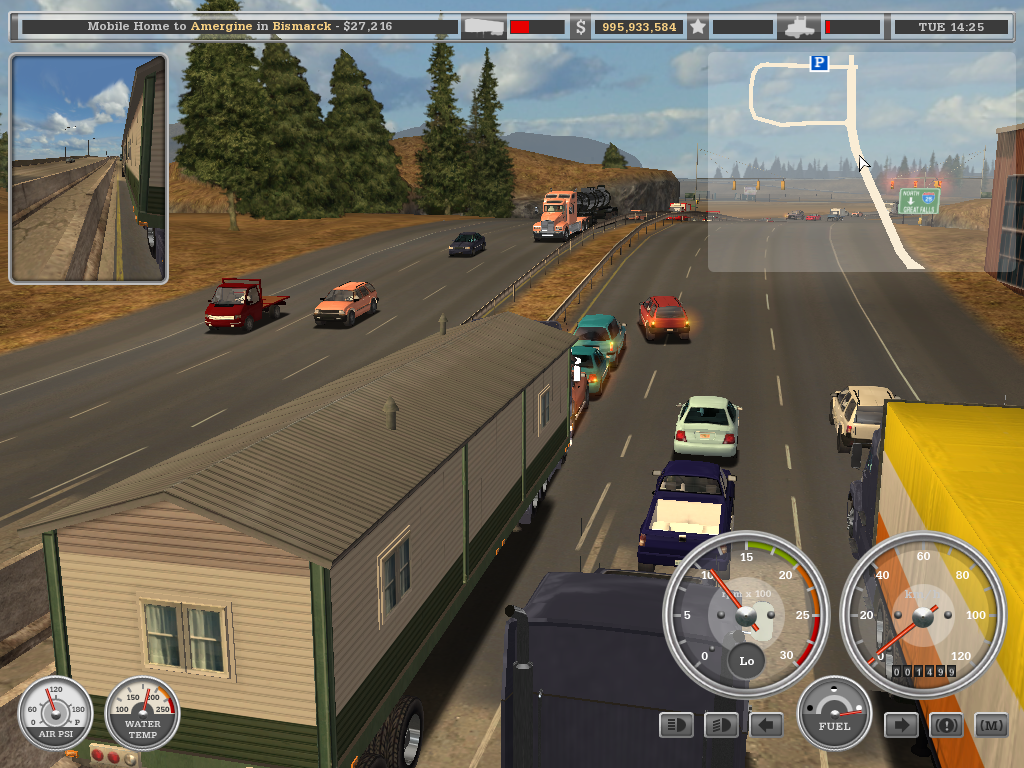
Task: Toggle the parking brake exclamation button
Action: pyautogui.click(x=946, y=725)
